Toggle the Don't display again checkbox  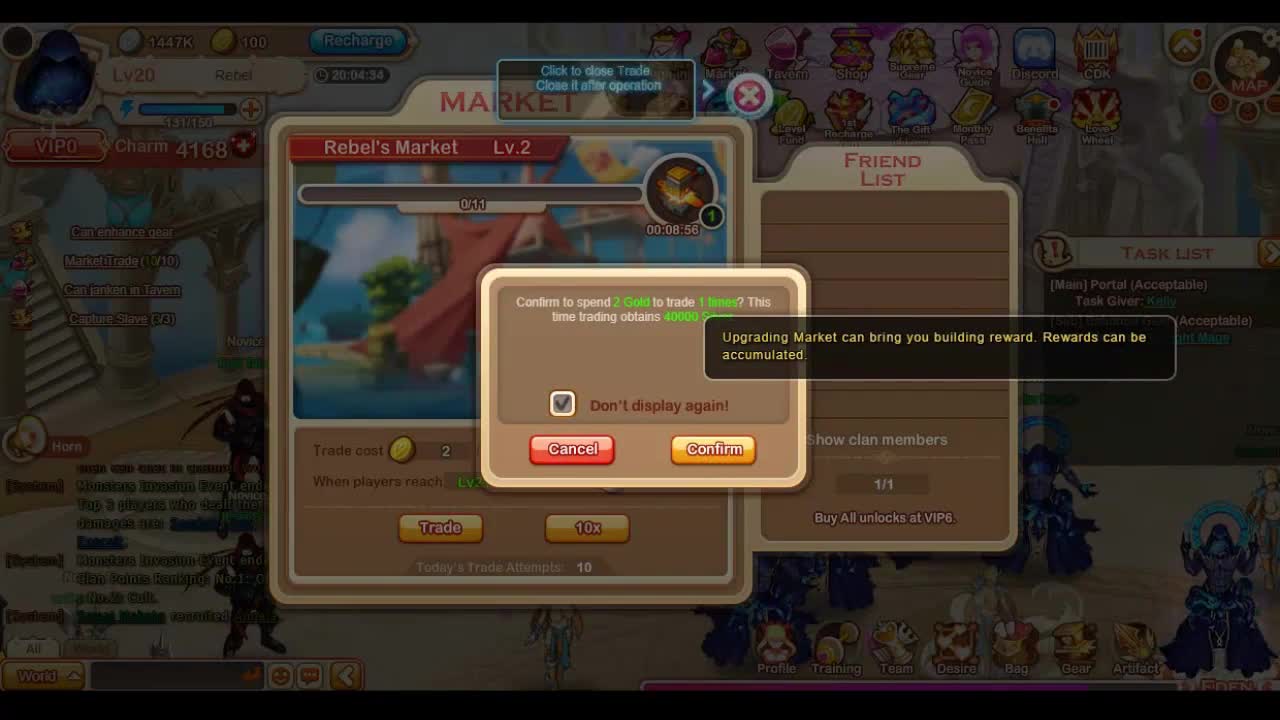562,404
